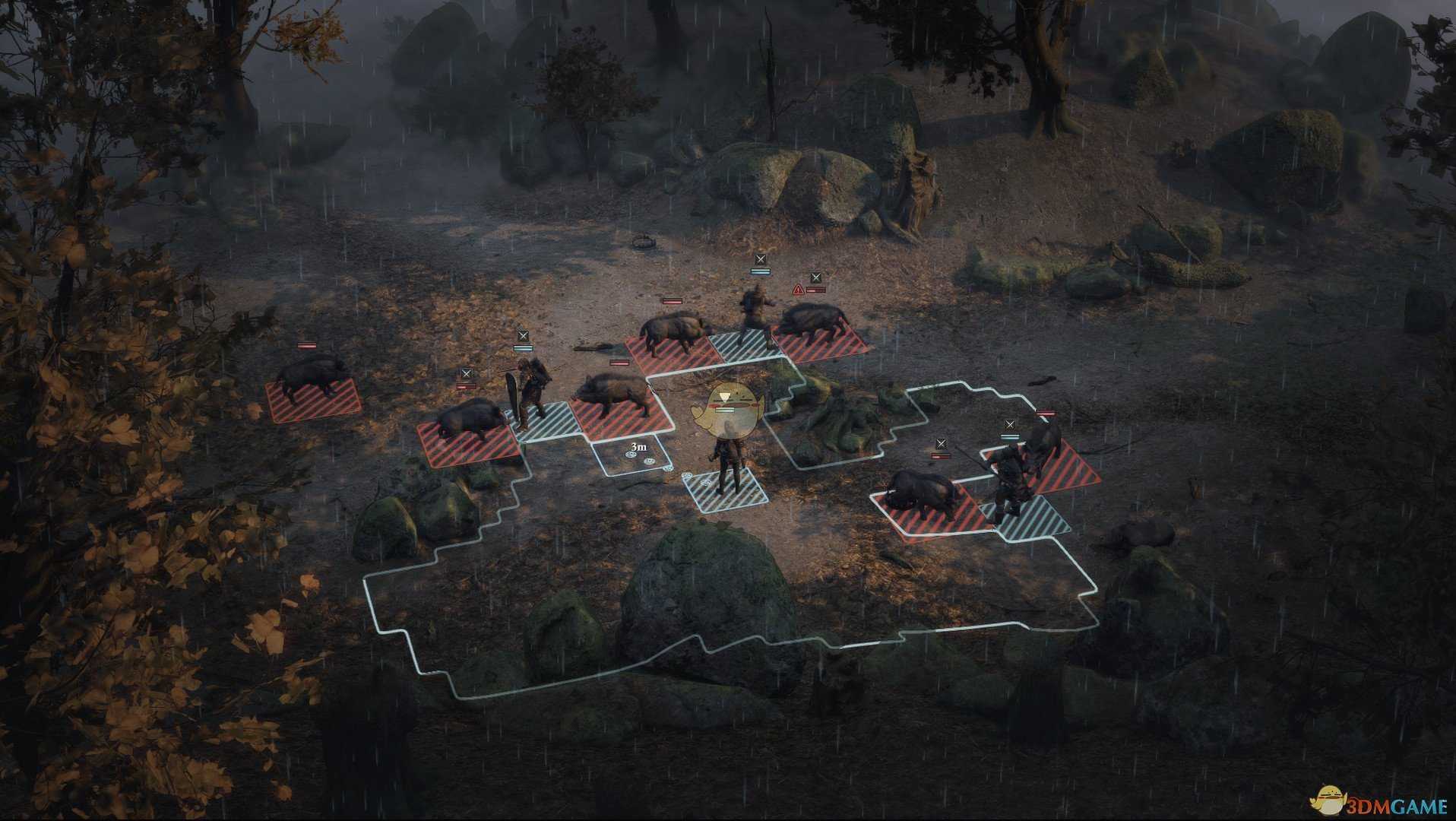Screen dimensions: 1456x821
Task: Click the movement cost coin icon beside the 3m marker
Action: [631, 455]
